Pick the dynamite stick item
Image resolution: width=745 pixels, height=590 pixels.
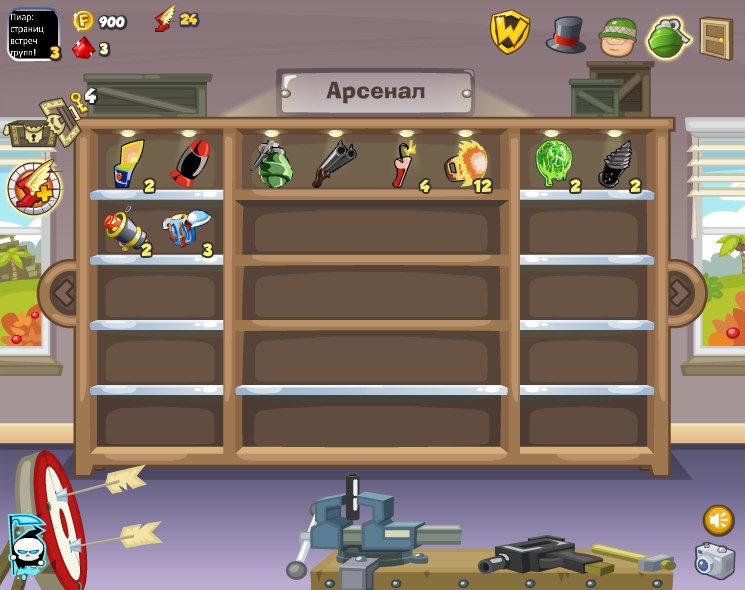coord(403,164)
